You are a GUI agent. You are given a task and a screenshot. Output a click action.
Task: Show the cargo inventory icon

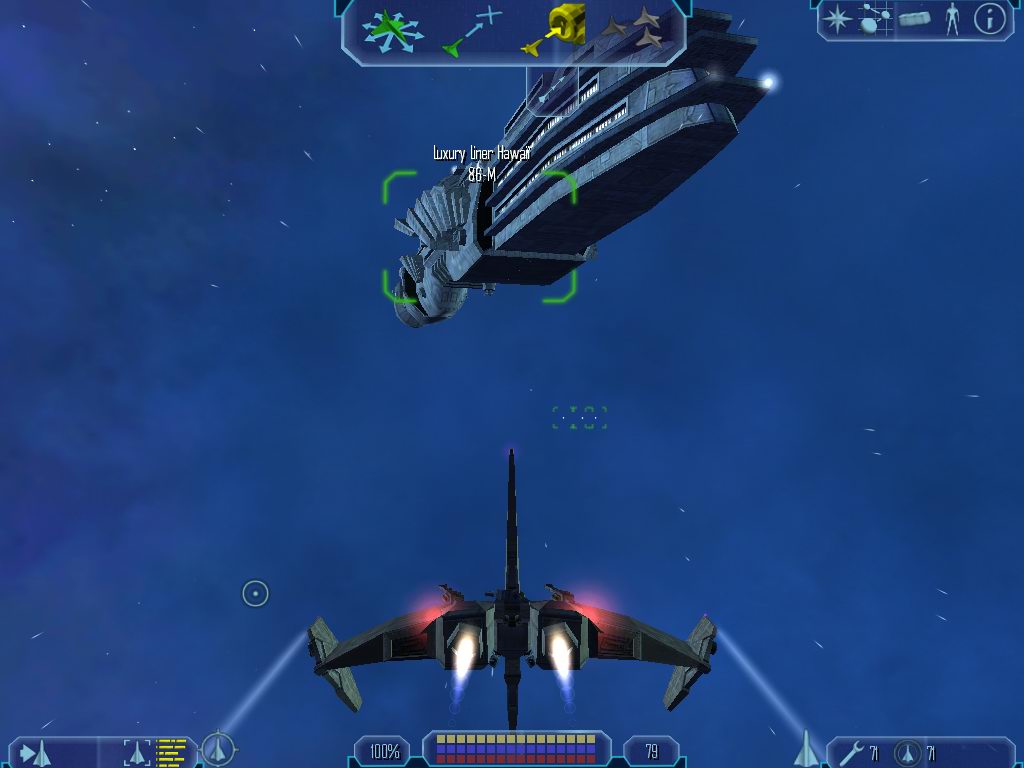914,18
